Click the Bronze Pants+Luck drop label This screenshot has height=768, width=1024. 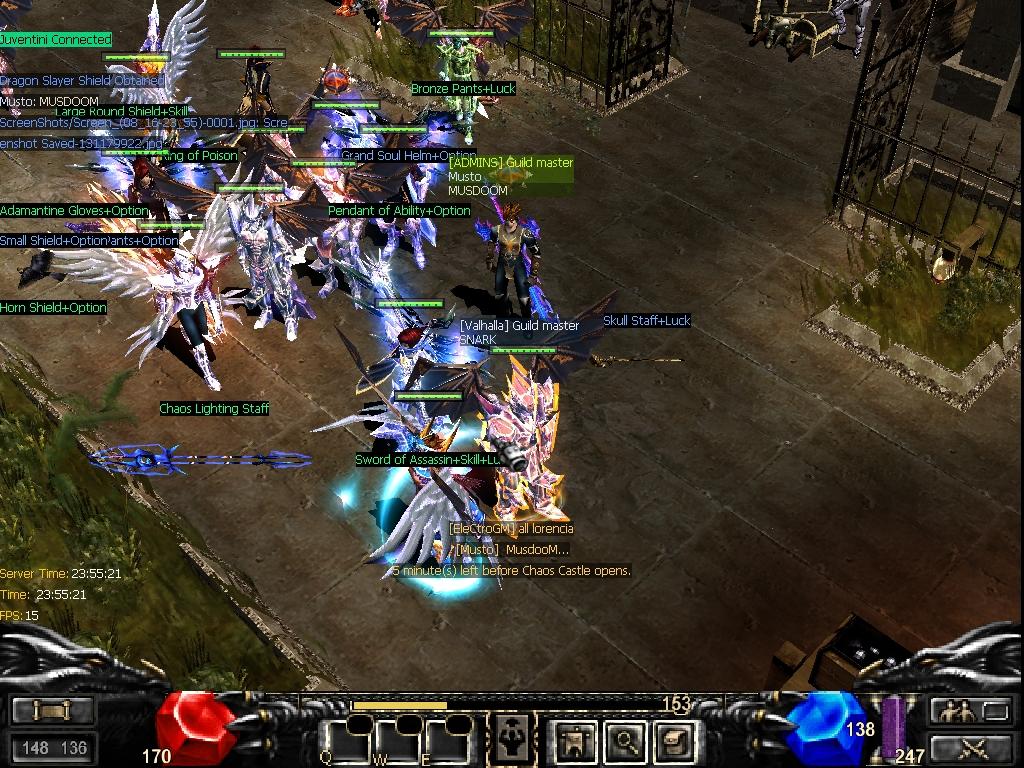[463, 89]
